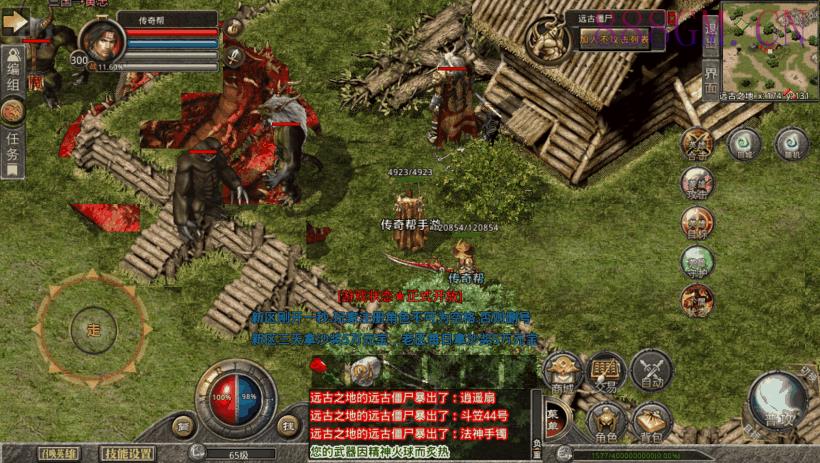Toggle 自动 auto-combat mode
Viewport: 820px width, 463px height.
click(x=652, y=372)
